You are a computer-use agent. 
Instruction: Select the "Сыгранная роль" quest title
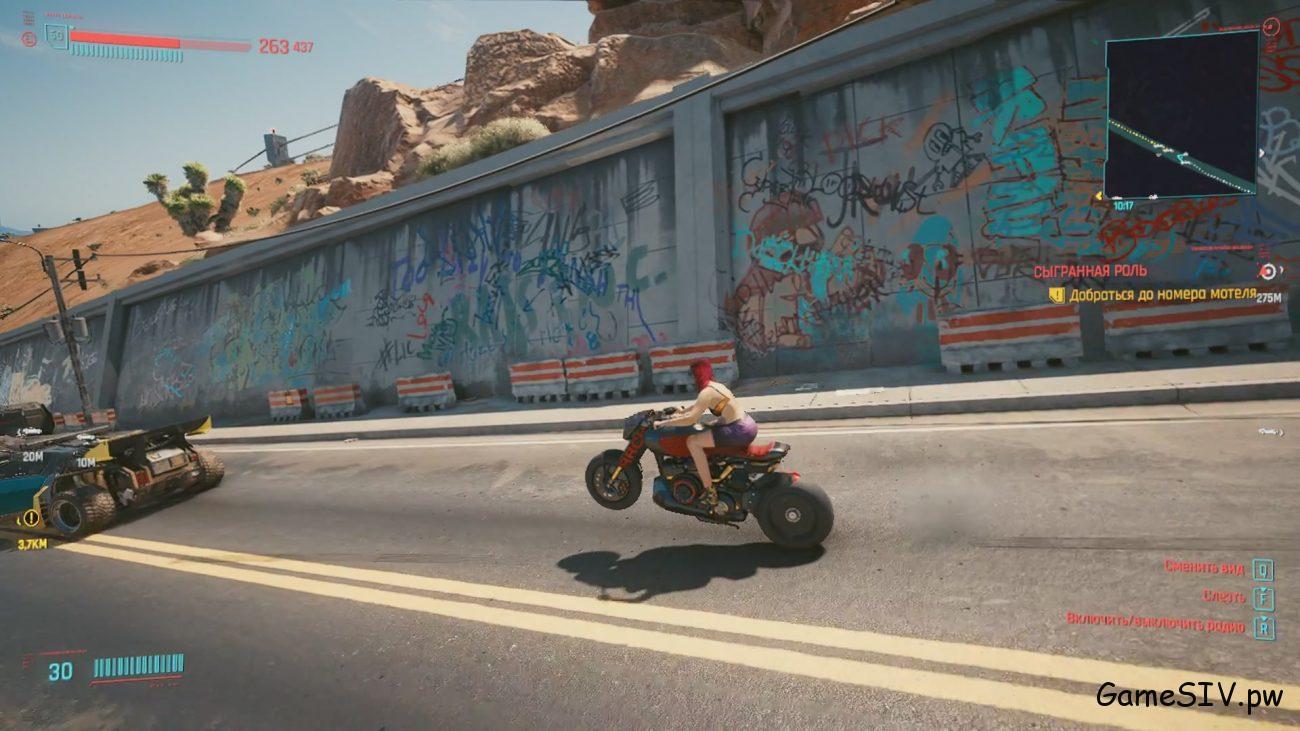1090,271
